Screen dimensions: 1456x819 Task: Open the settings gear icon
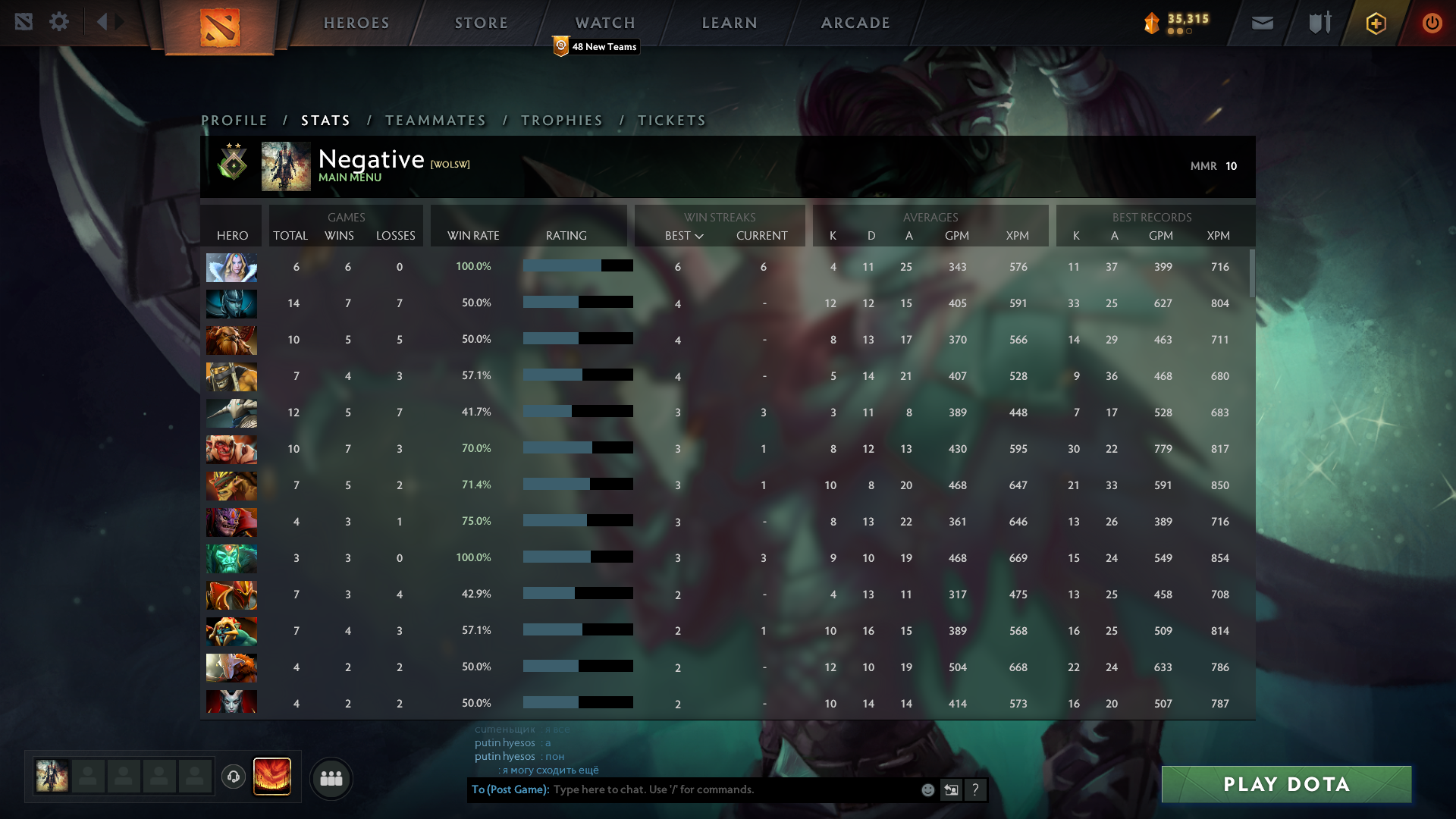click(x=59, y=21)
